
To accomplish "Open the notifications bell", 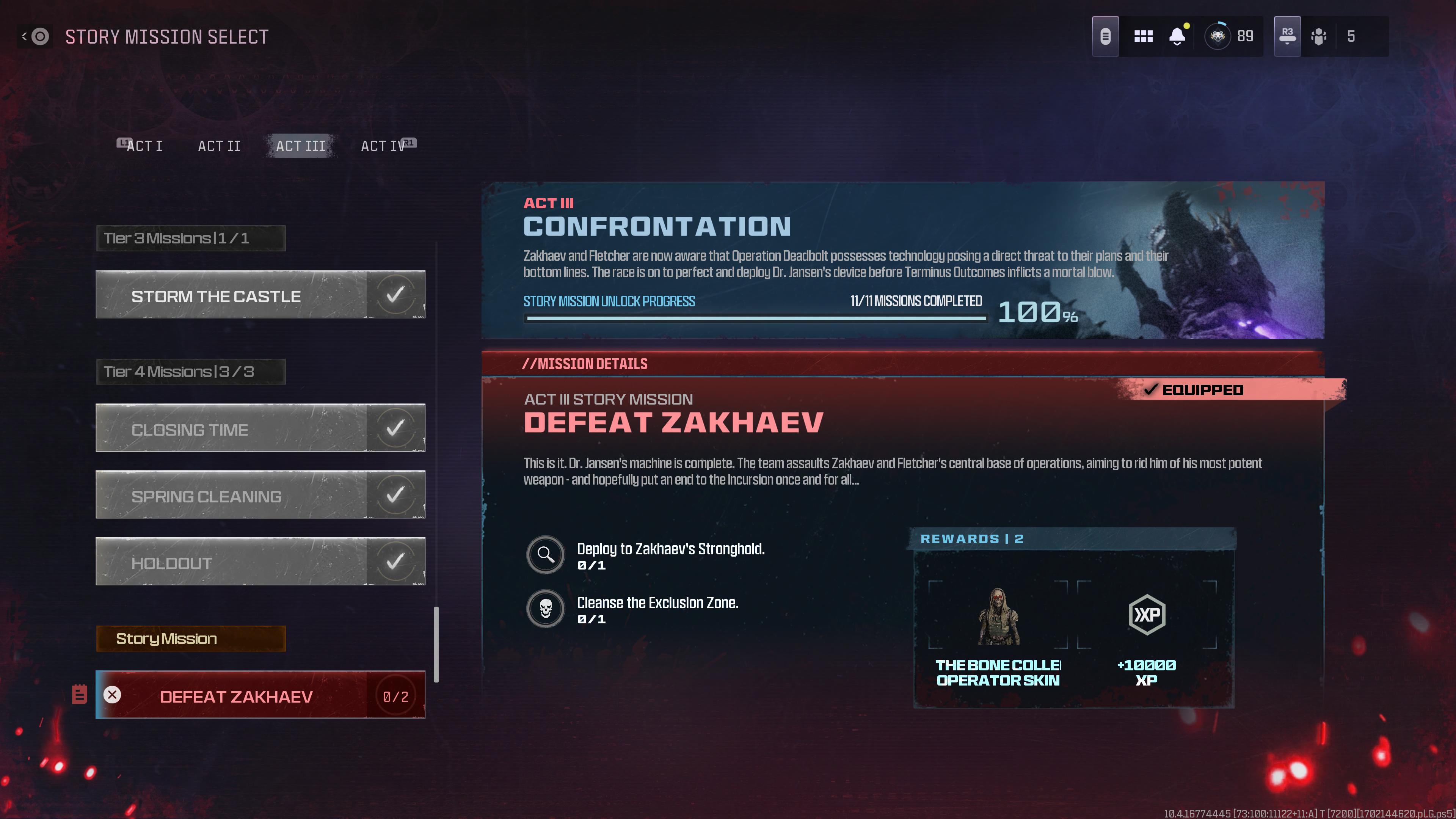I will 1177,37.
